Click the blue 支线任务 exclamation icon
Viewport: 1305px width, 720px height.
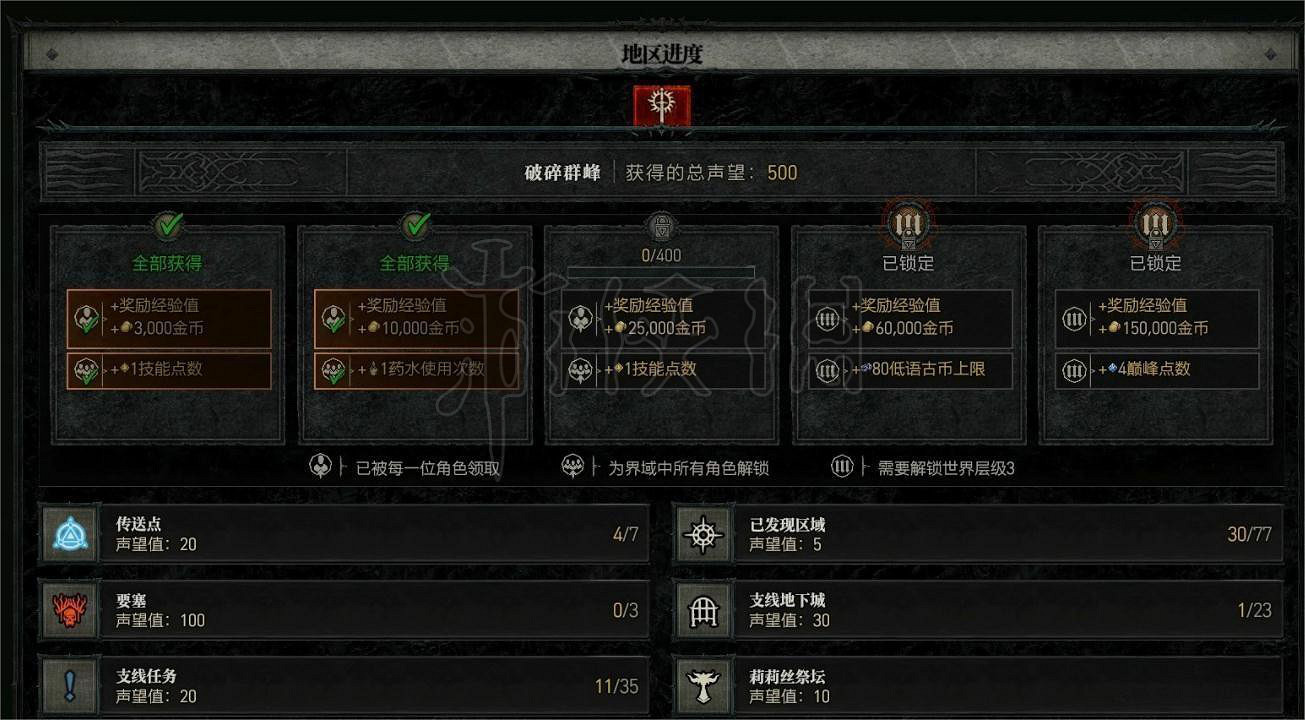(x=68, y=684)
